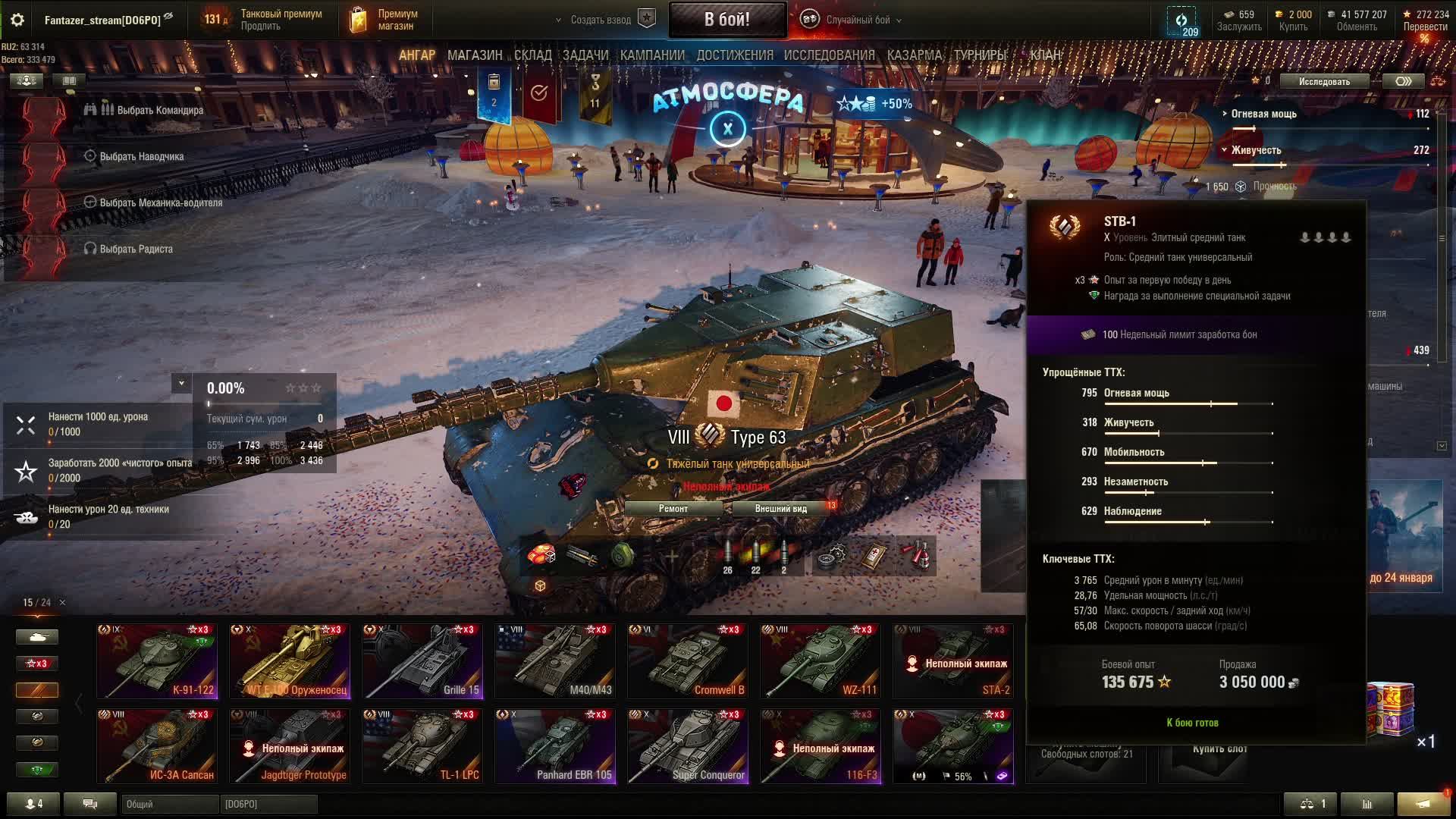Choose the Grille 15 tank card
The width and height of the screenshot is (1456, 819).
(422, 661)
